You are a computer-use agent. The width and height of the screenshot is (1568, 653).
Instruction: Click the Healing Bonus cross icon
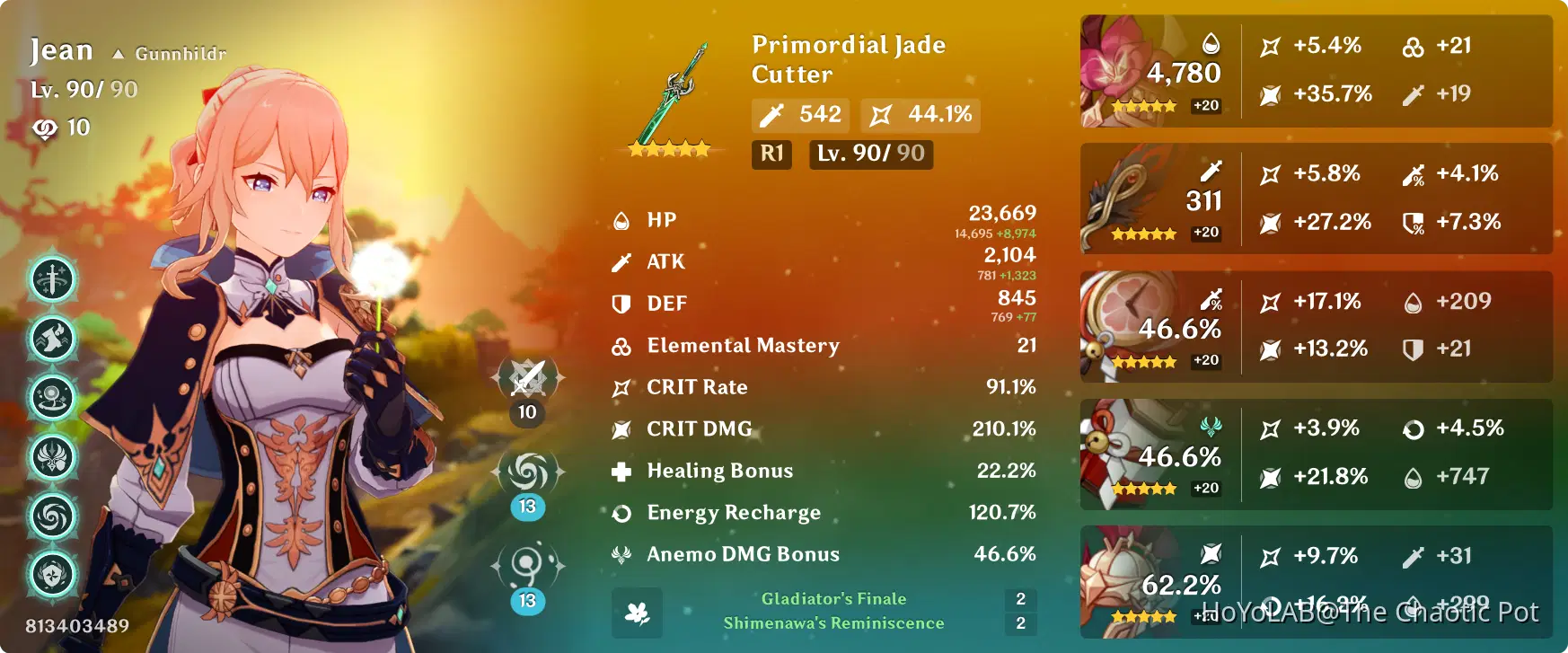tap(621, 471)
